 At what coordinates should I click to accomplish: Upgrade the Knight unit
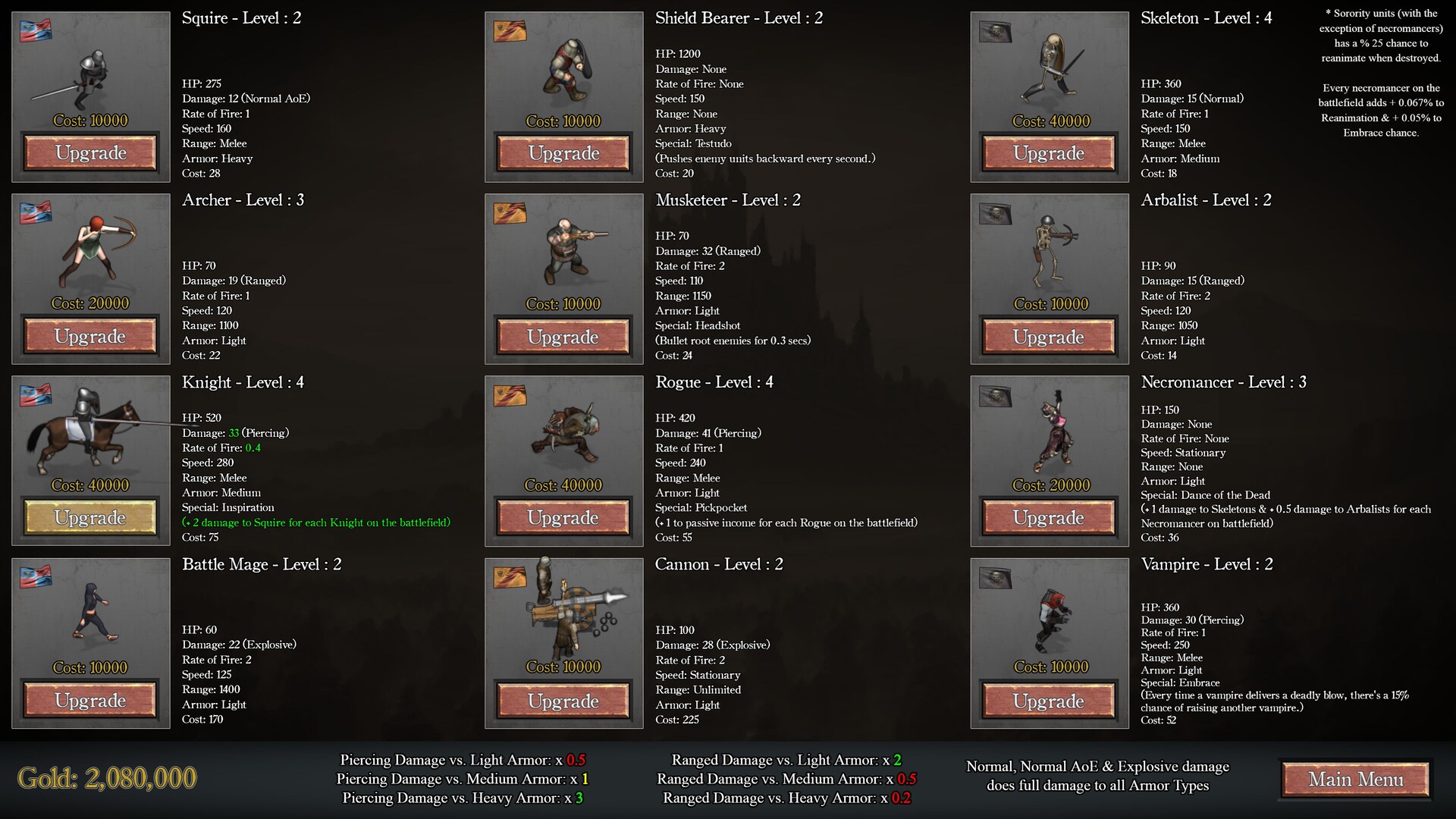(x=89, y=517)
